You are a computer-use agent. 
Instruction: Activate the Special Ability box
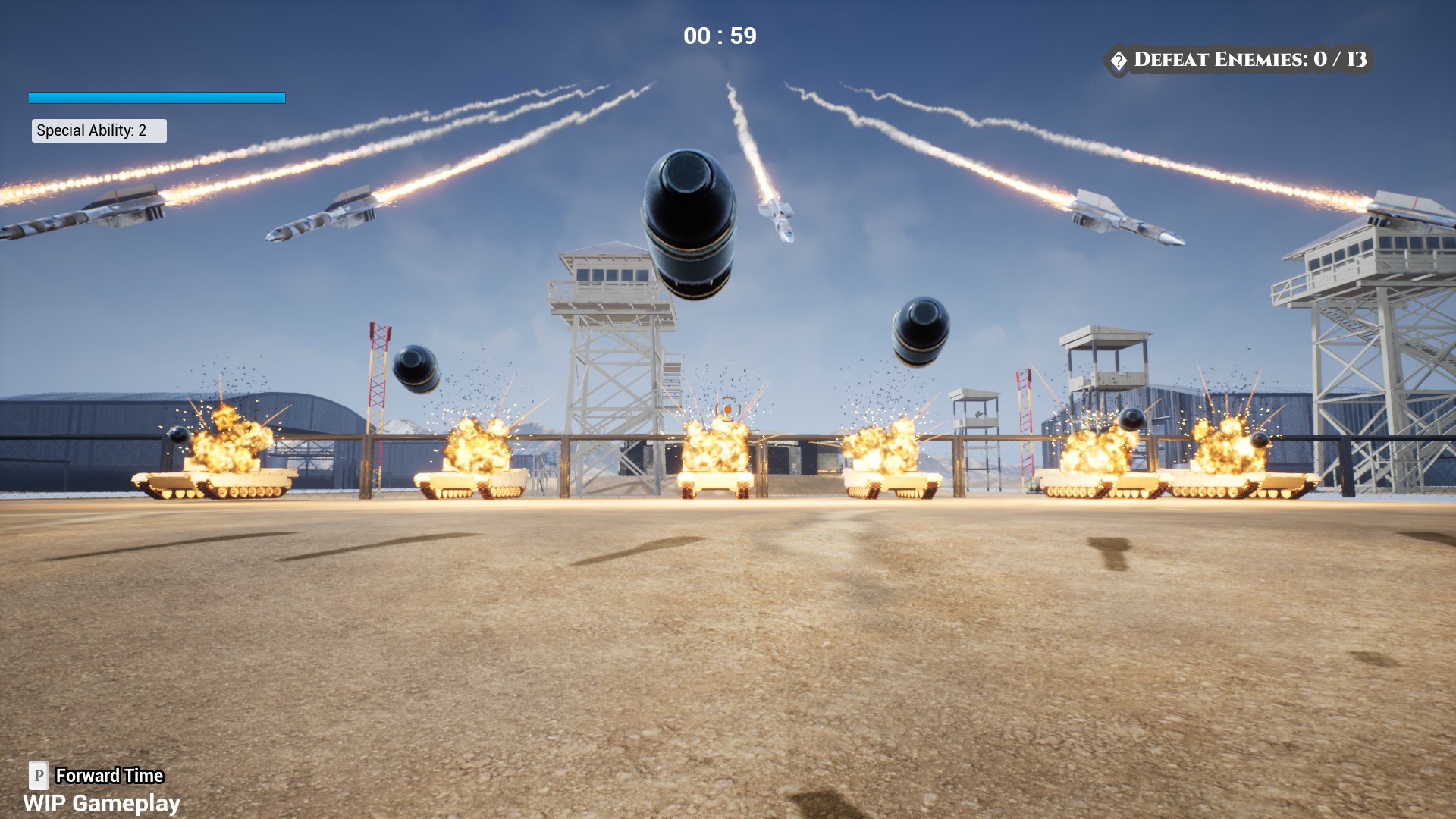pos(99,130)
